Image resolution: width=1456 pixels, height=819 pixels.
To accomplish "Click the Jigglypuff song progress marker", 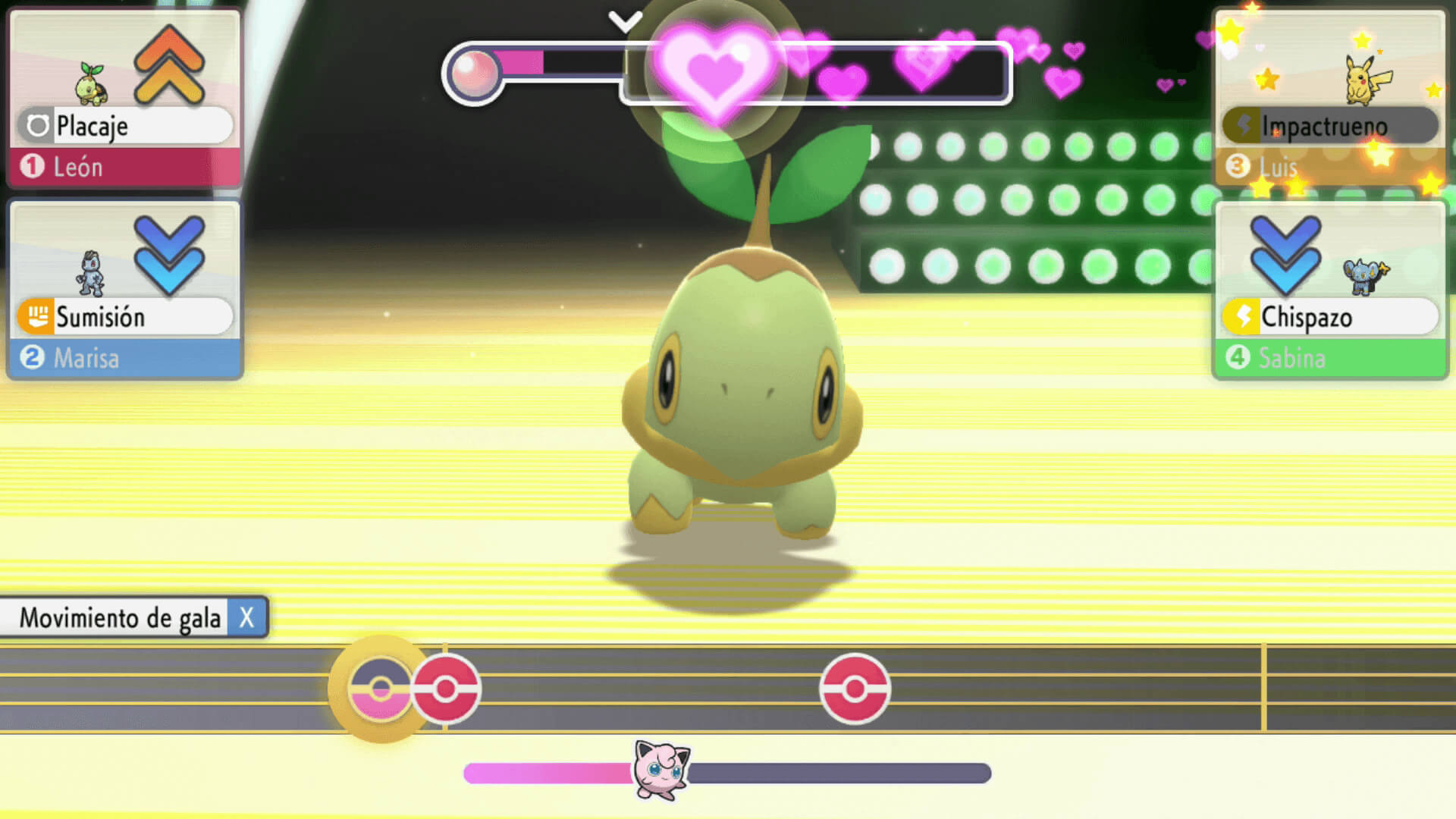I will click(x=661, y=770).
